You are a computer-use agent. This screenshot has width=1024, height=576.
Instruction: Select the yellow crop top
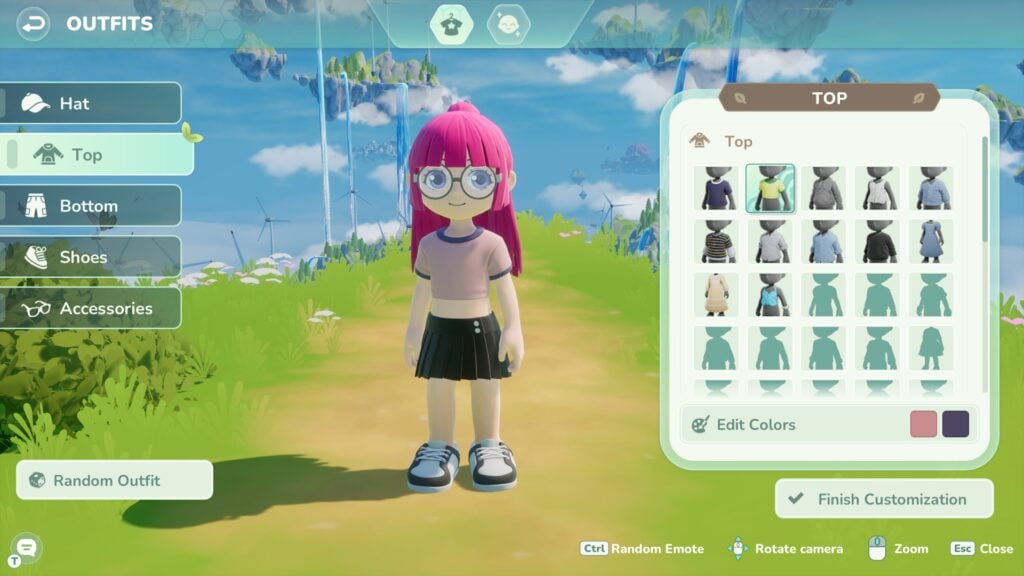(770, 188)
